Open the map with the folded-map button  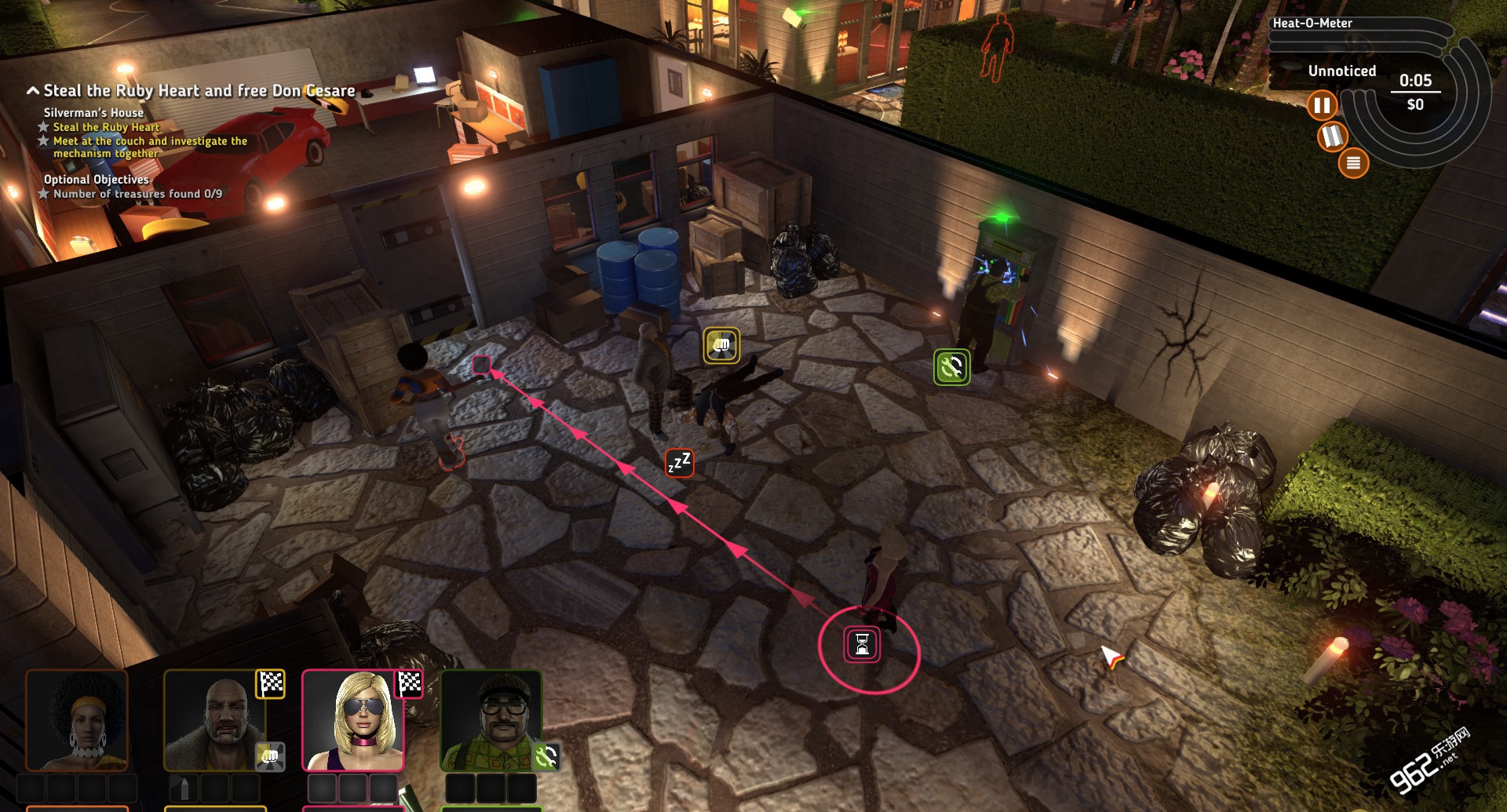1332,137
